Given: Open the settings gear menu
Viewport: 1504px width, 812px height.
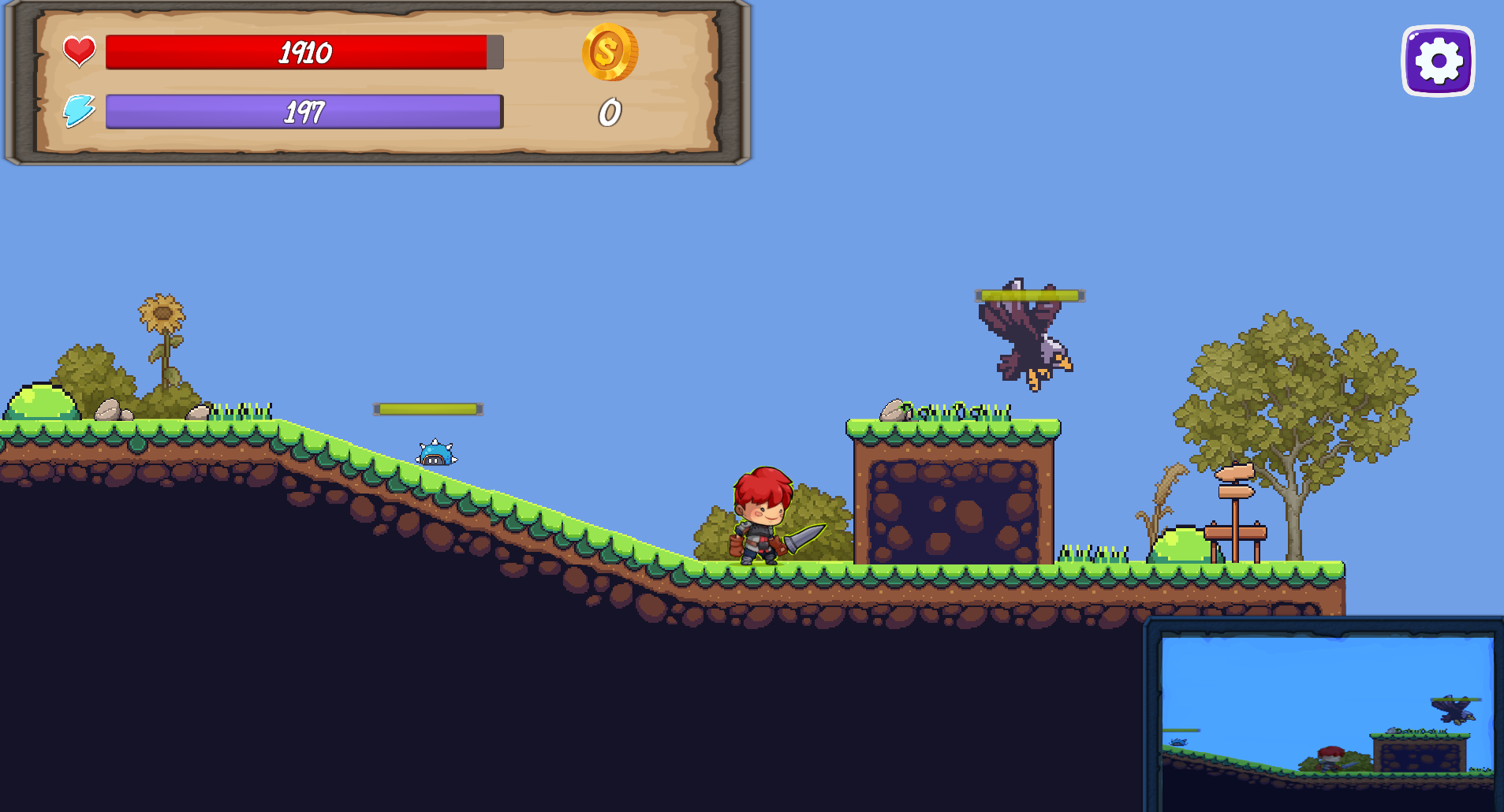Looking at the screenshot, I should (1437, 59).
